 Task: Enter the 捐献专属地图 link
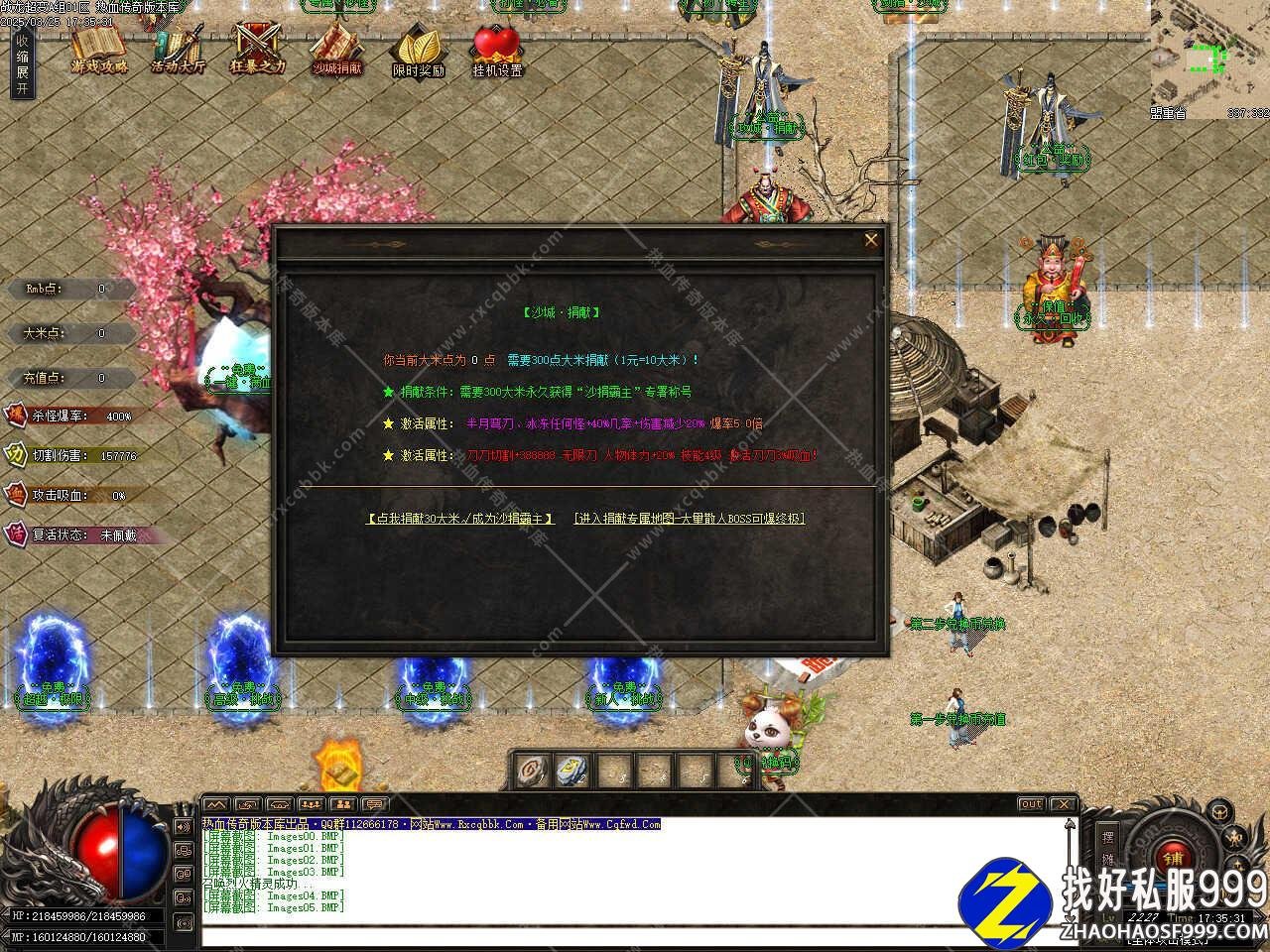[690, 519]
